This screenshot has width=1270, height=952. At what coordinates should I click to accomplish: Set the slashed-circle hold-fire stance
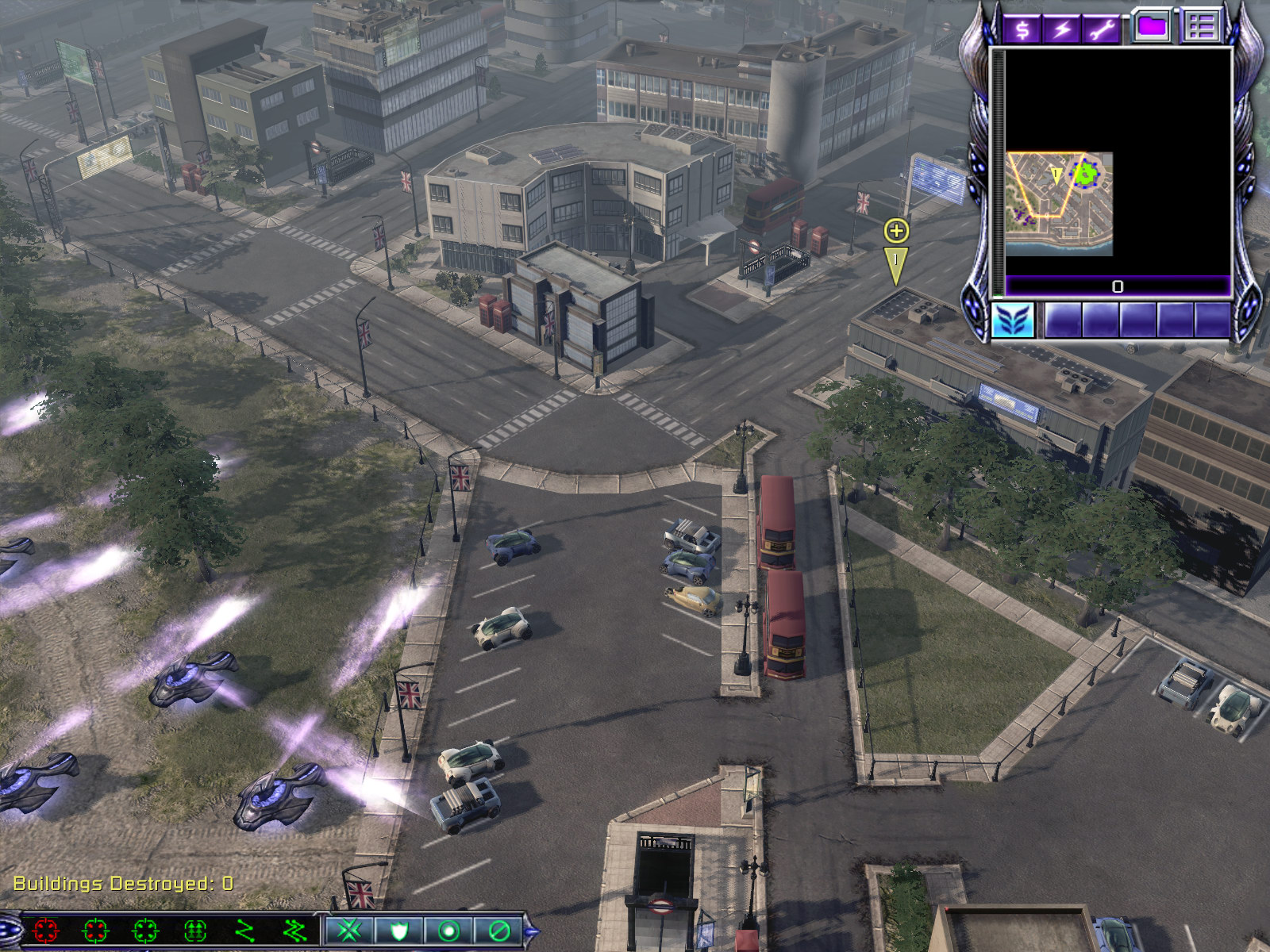coord(498,930)
